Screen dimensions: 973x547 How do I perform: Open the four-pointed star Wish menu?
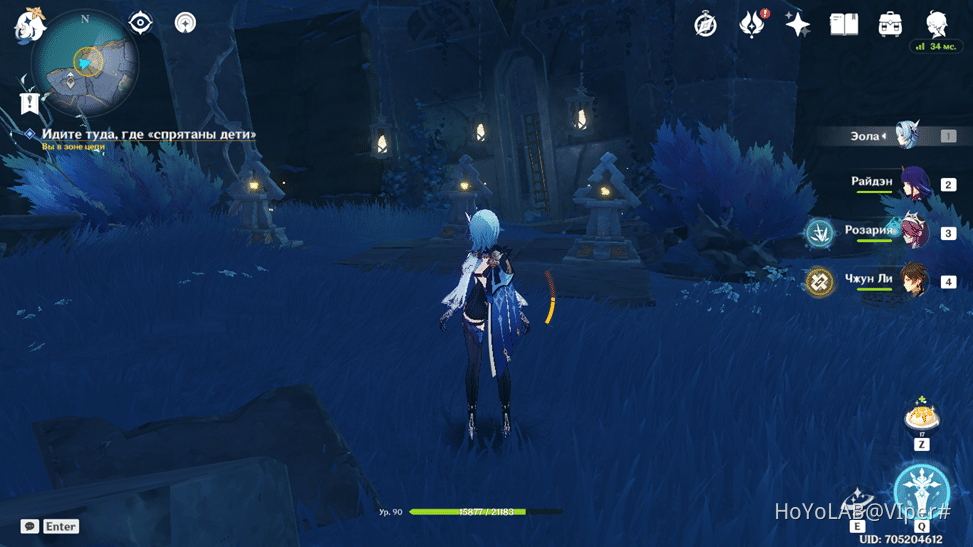pos(797,25)
